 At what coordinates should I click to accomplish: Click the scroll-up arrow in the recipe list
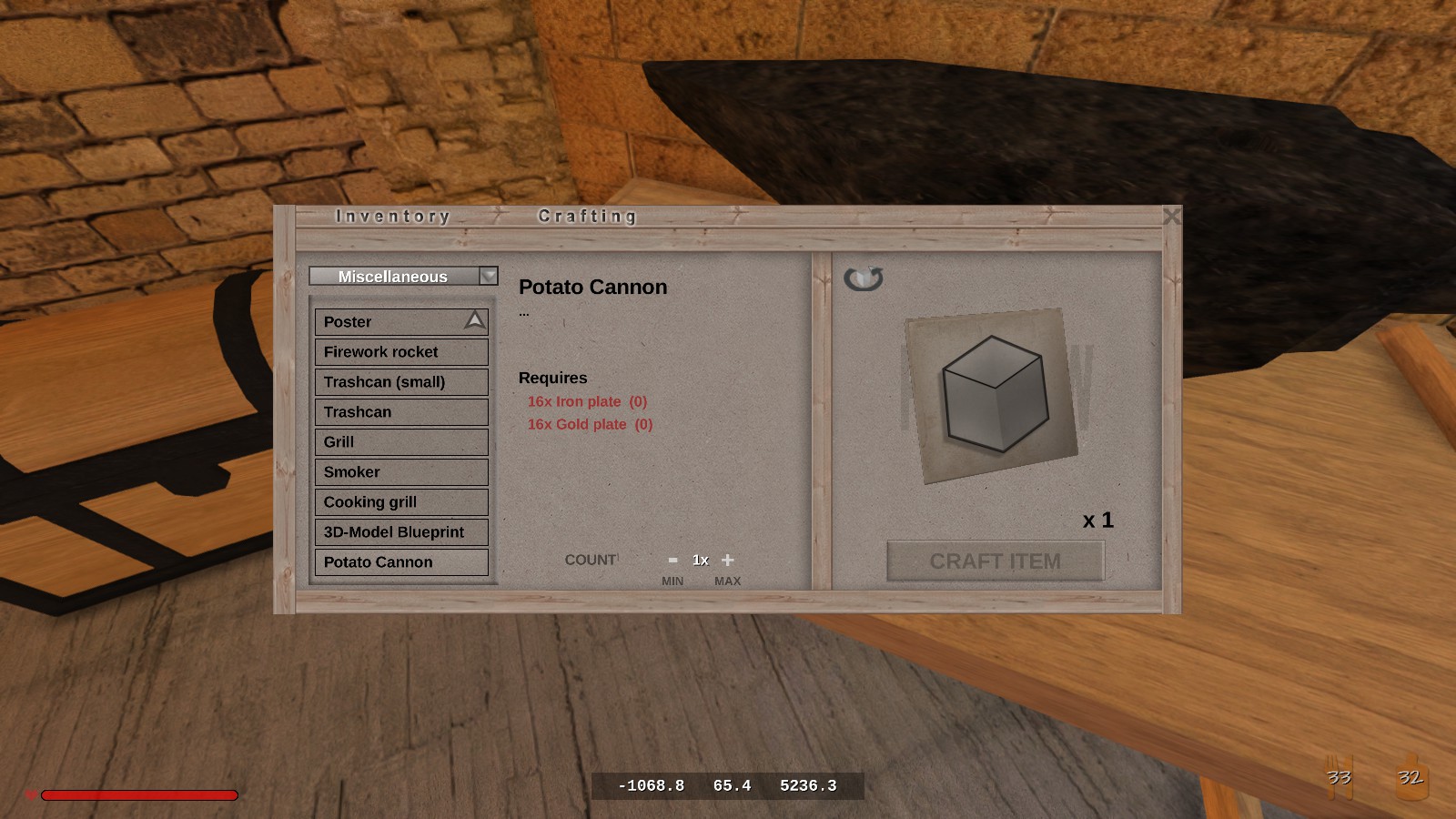coord(475,320)
